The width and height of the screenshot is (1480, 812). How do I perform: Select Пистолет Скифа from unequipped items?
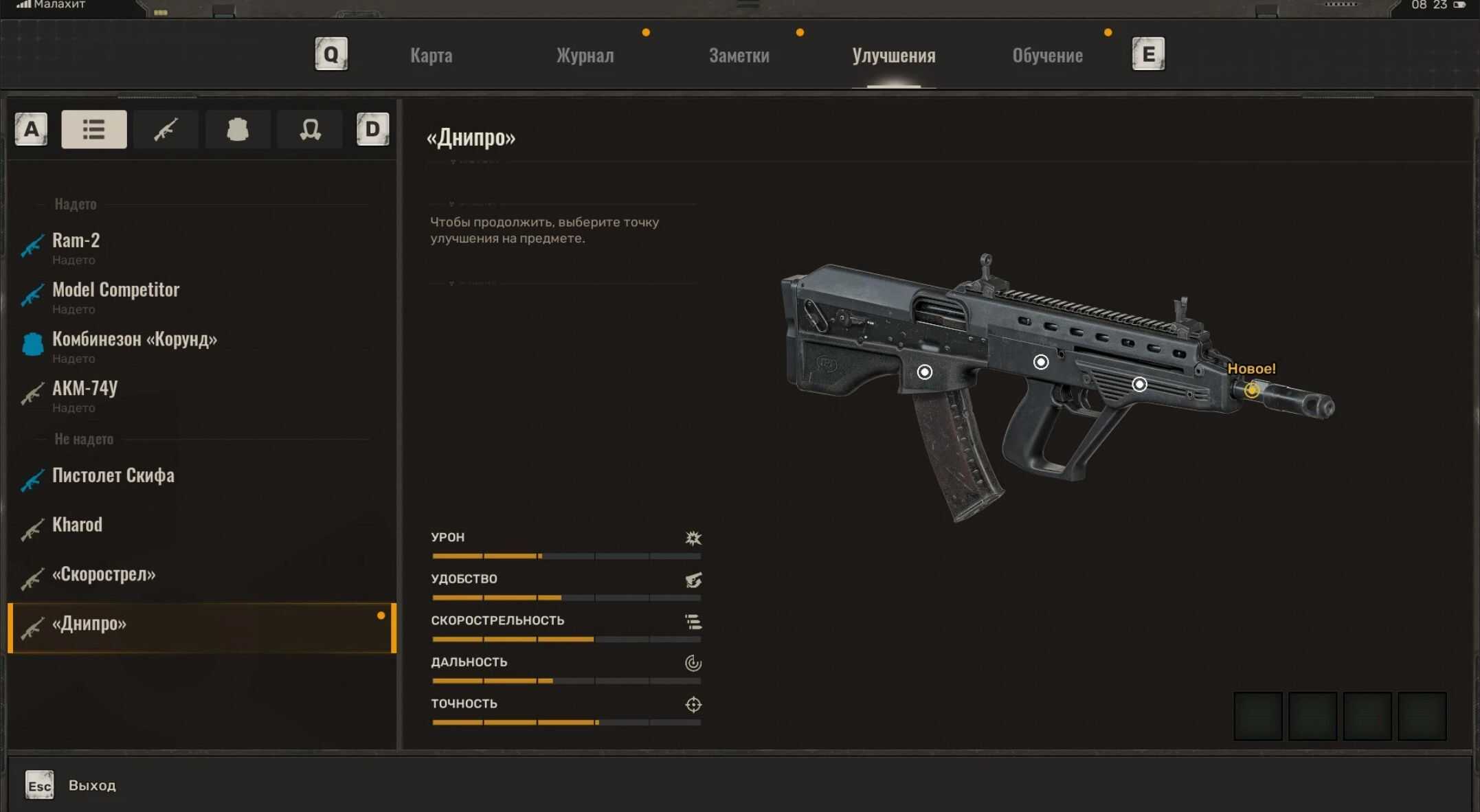pos(113,476)
